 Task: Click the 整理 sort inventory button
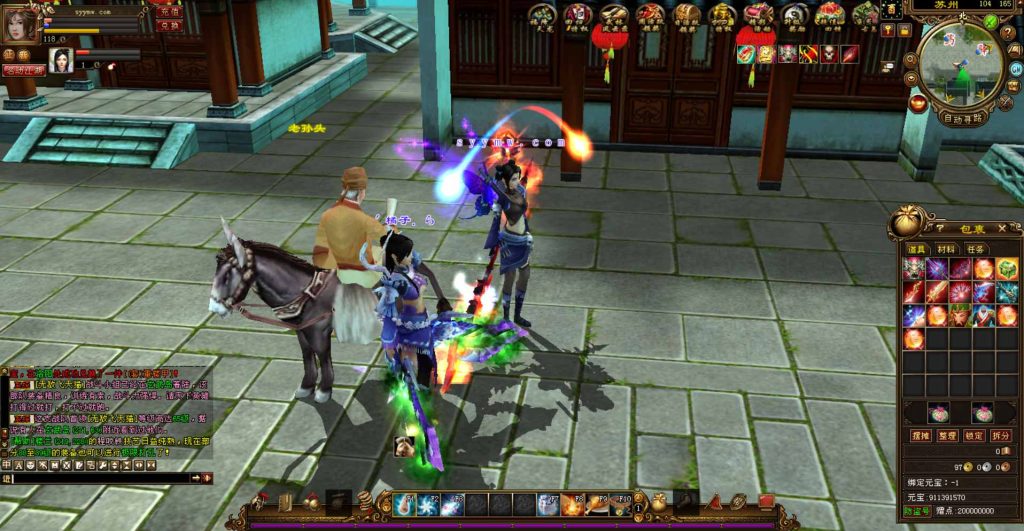(947, 436)
